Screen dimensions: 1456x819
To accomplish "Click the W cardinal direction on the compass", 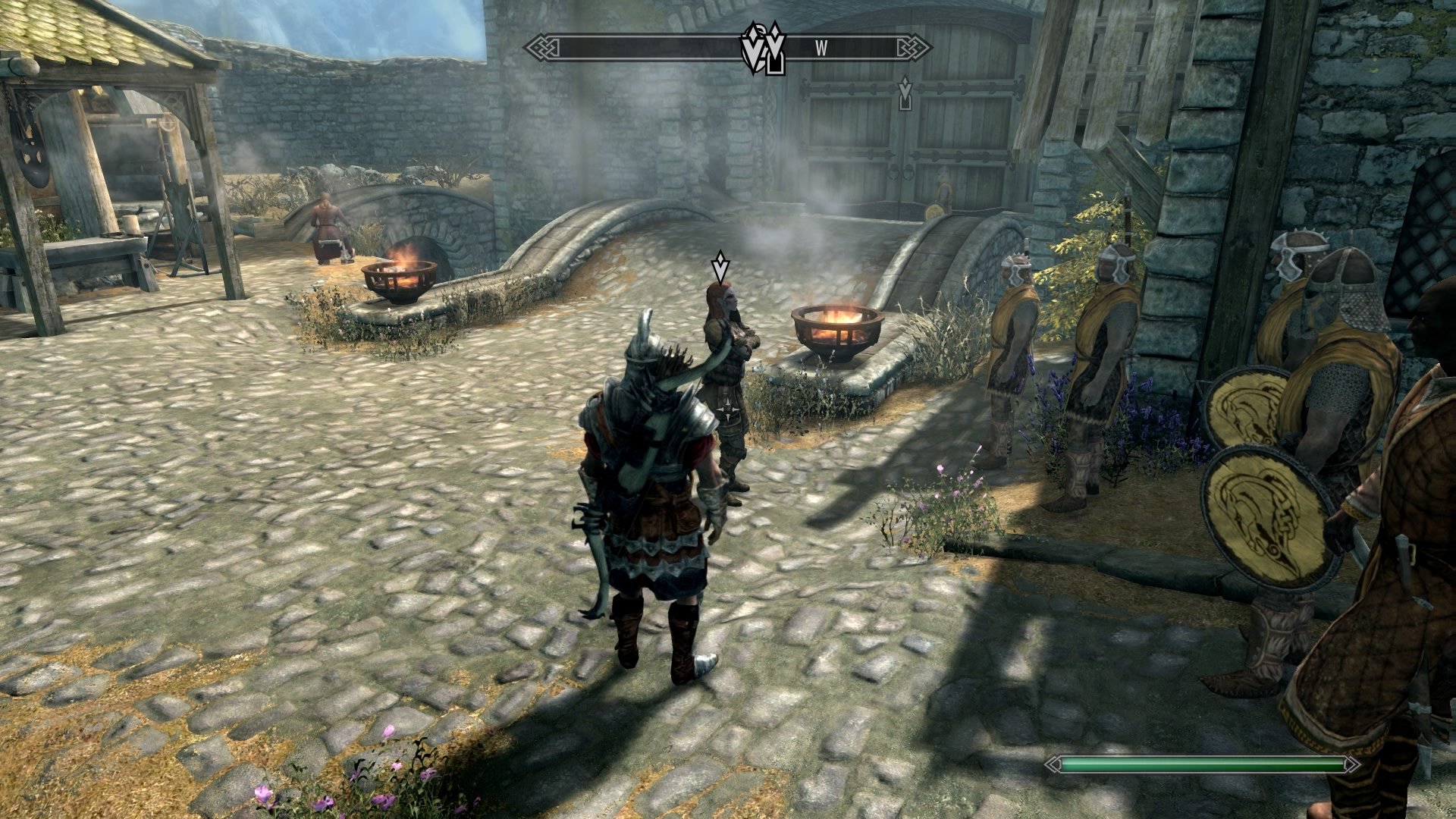I will pos(821,47).
